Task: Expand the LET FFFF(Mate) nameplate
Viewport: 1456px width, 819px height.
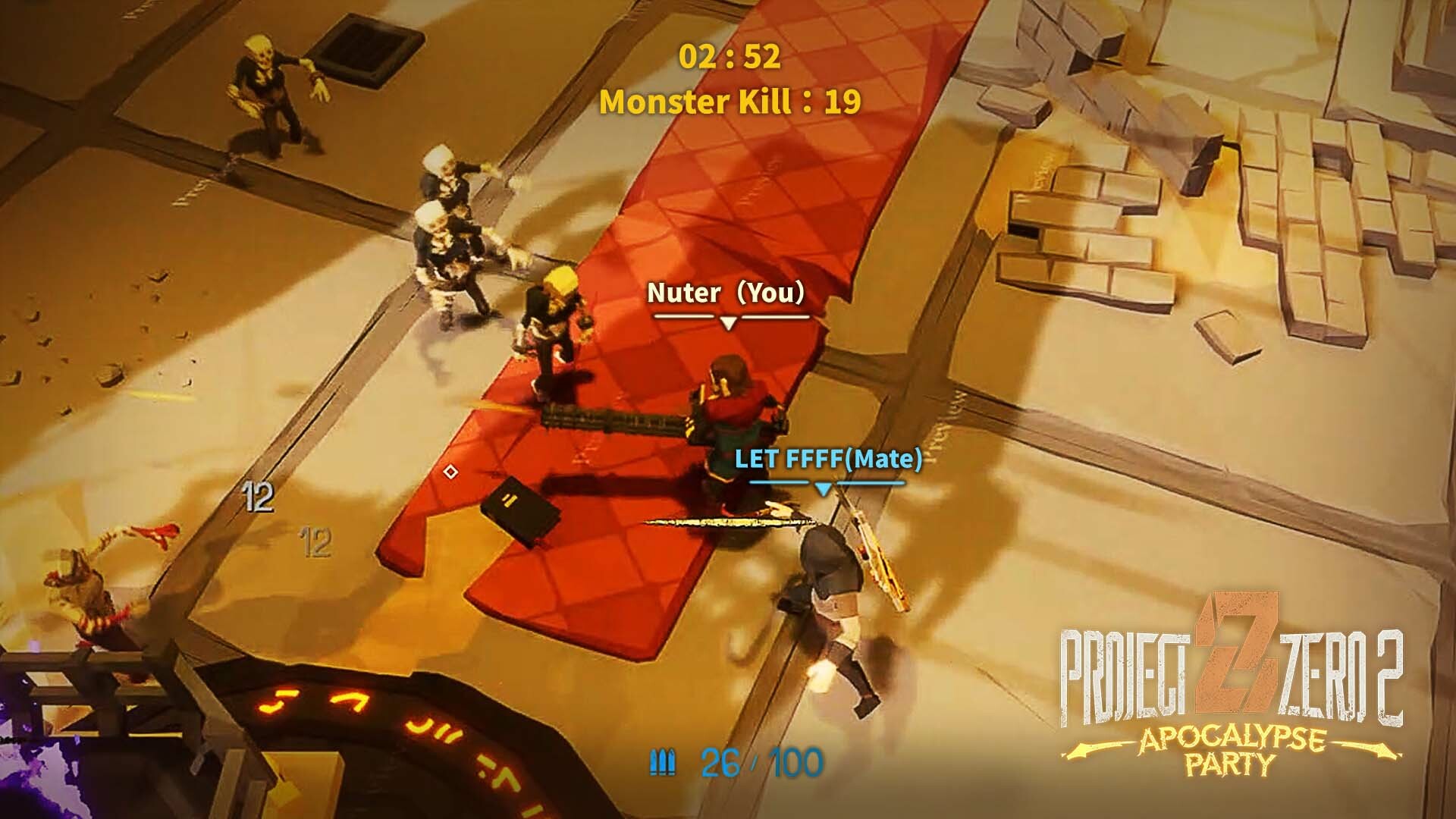Action: point(827,458)
